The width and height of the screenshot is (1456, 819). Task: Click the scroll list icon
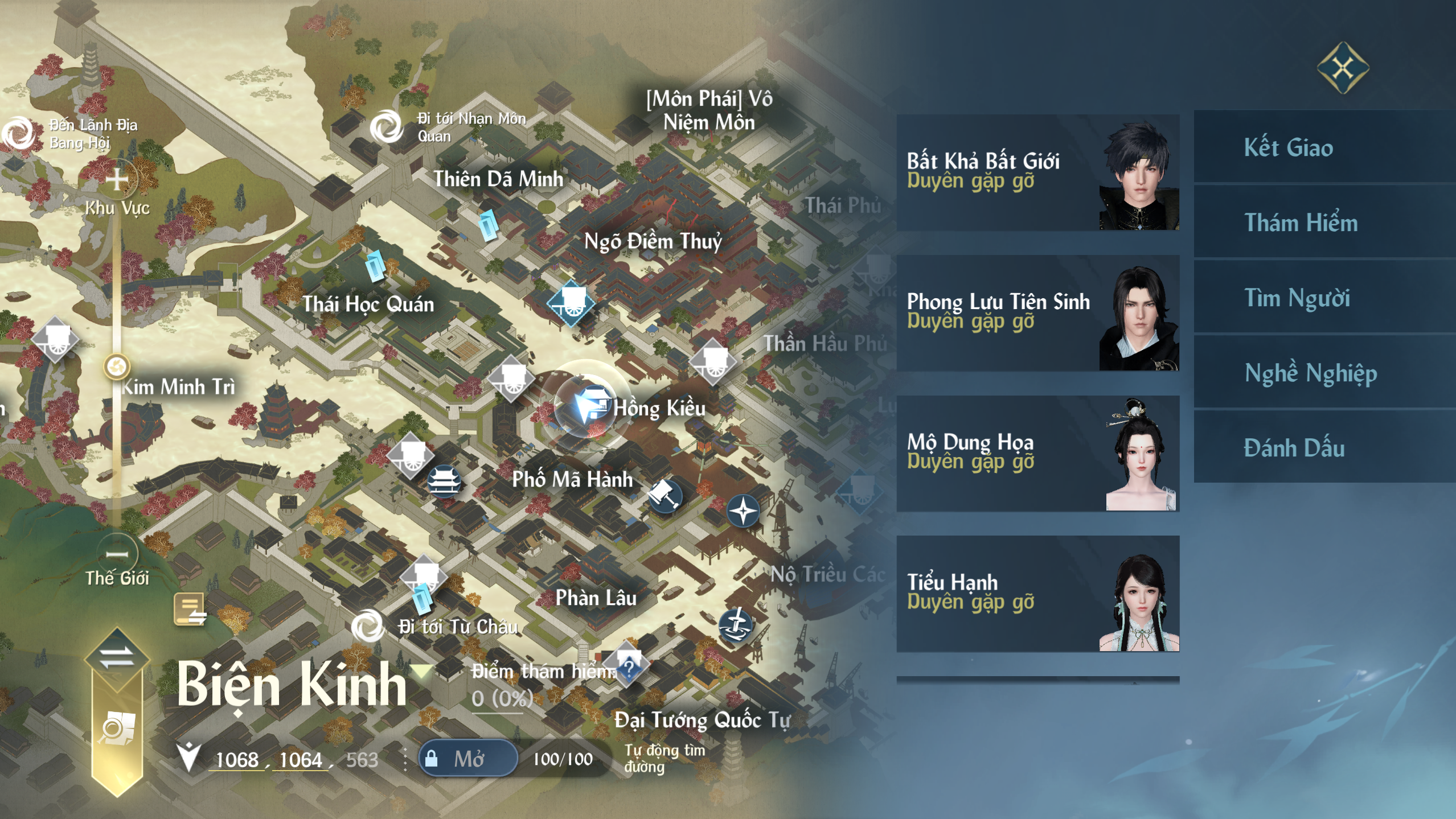190,610
